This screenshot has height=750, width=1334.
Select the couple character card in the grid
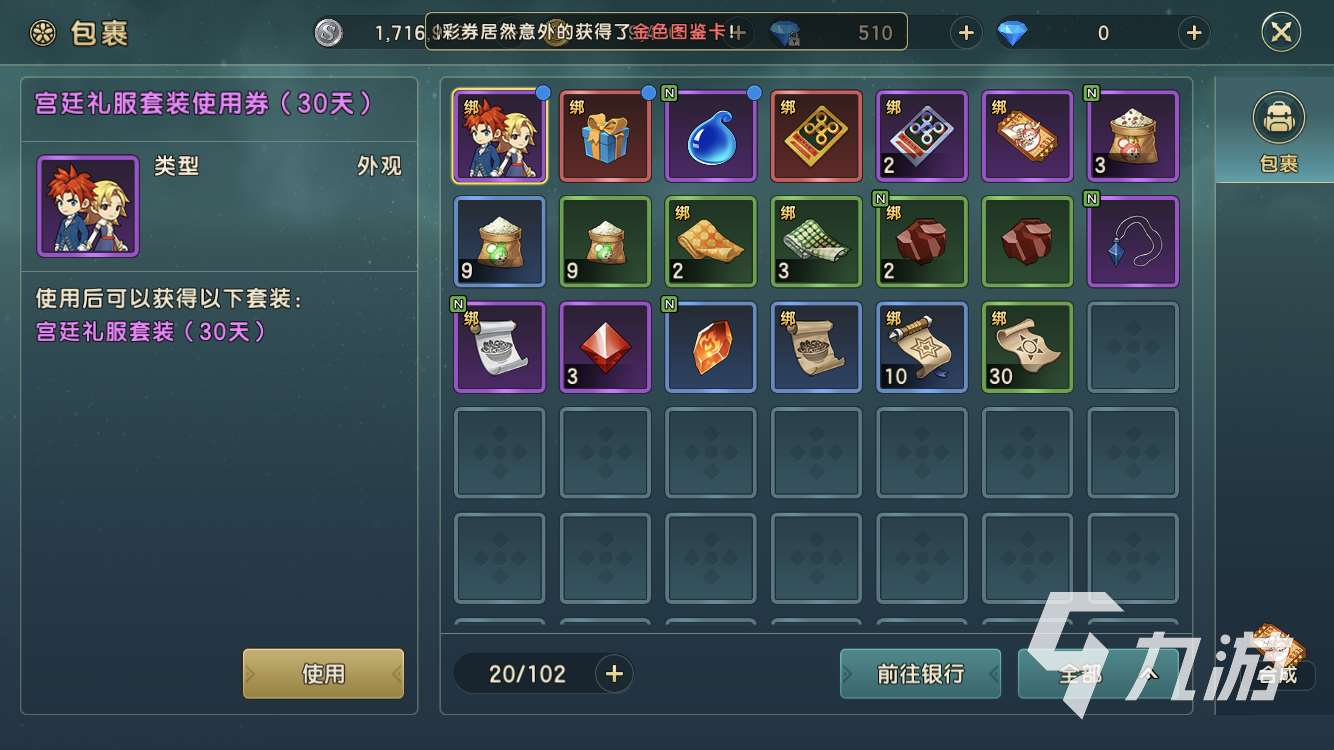click(x=499, y=135)
